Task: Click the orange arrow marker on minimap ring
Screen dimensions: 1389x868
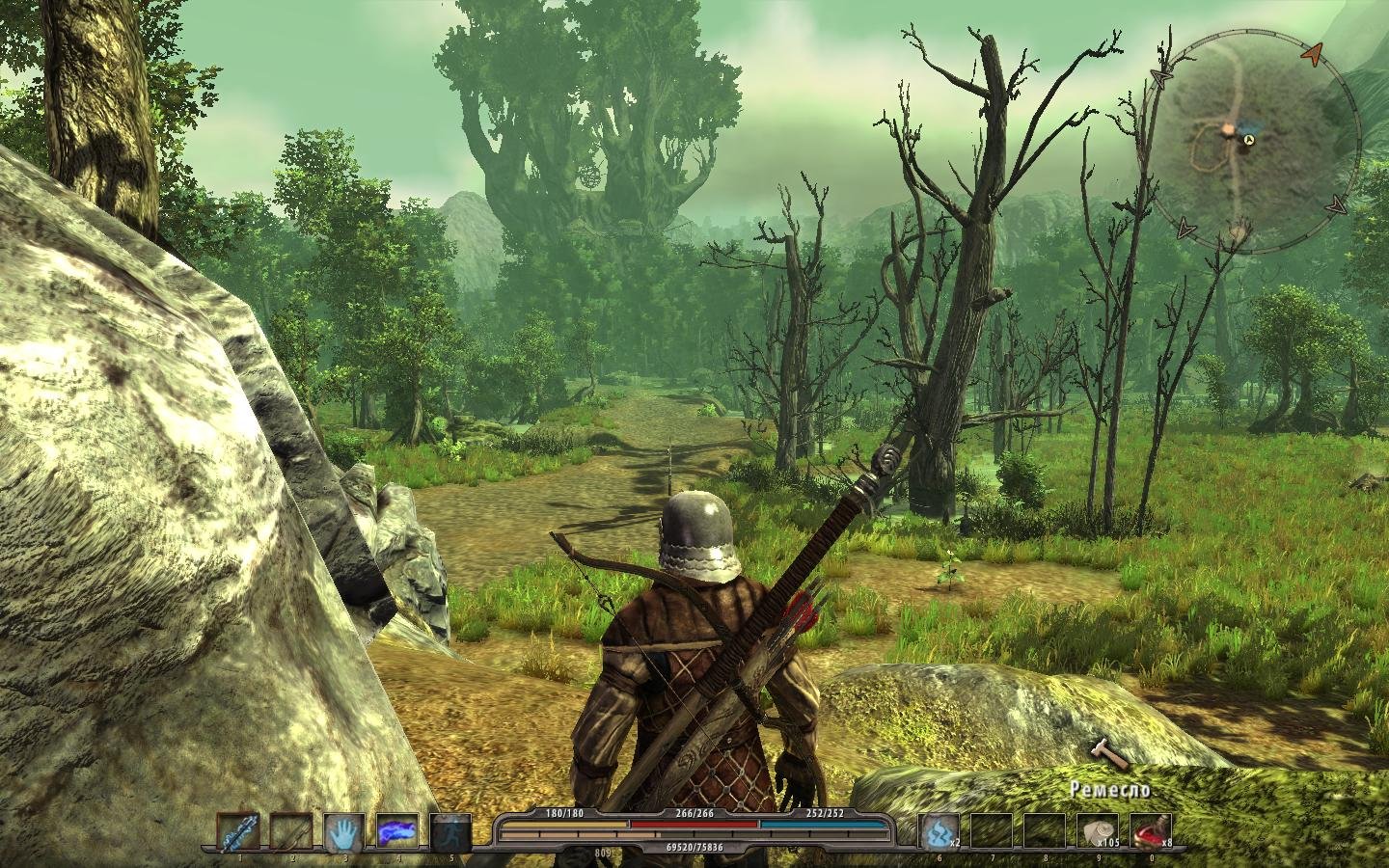Action: [x=1310, y=56]
